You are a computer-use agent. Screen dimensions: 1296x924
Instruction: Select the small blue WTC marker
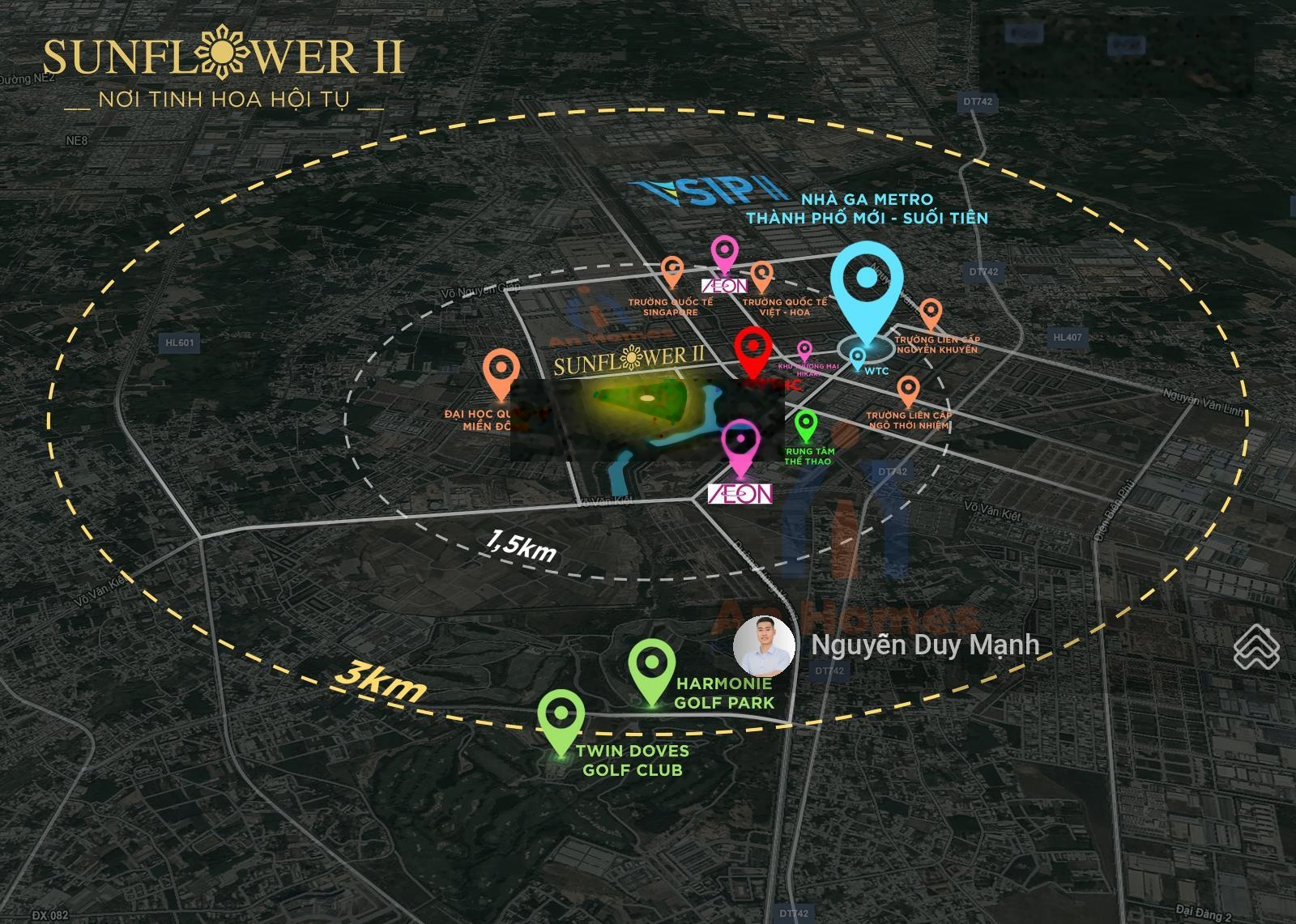857,356
